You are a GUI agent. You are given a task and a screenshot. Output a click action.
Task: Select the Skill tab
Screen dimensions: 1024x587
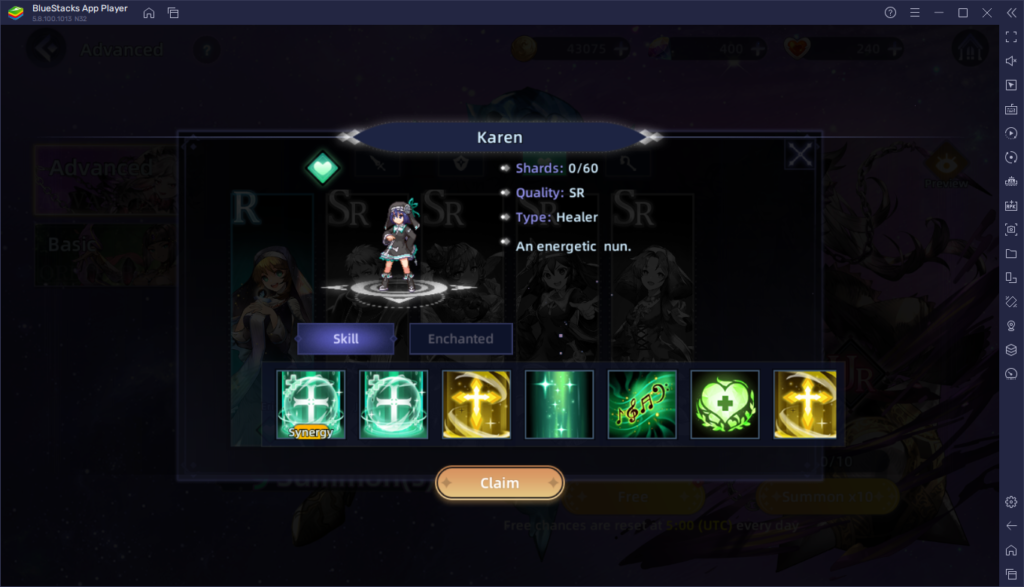(345, 339)
